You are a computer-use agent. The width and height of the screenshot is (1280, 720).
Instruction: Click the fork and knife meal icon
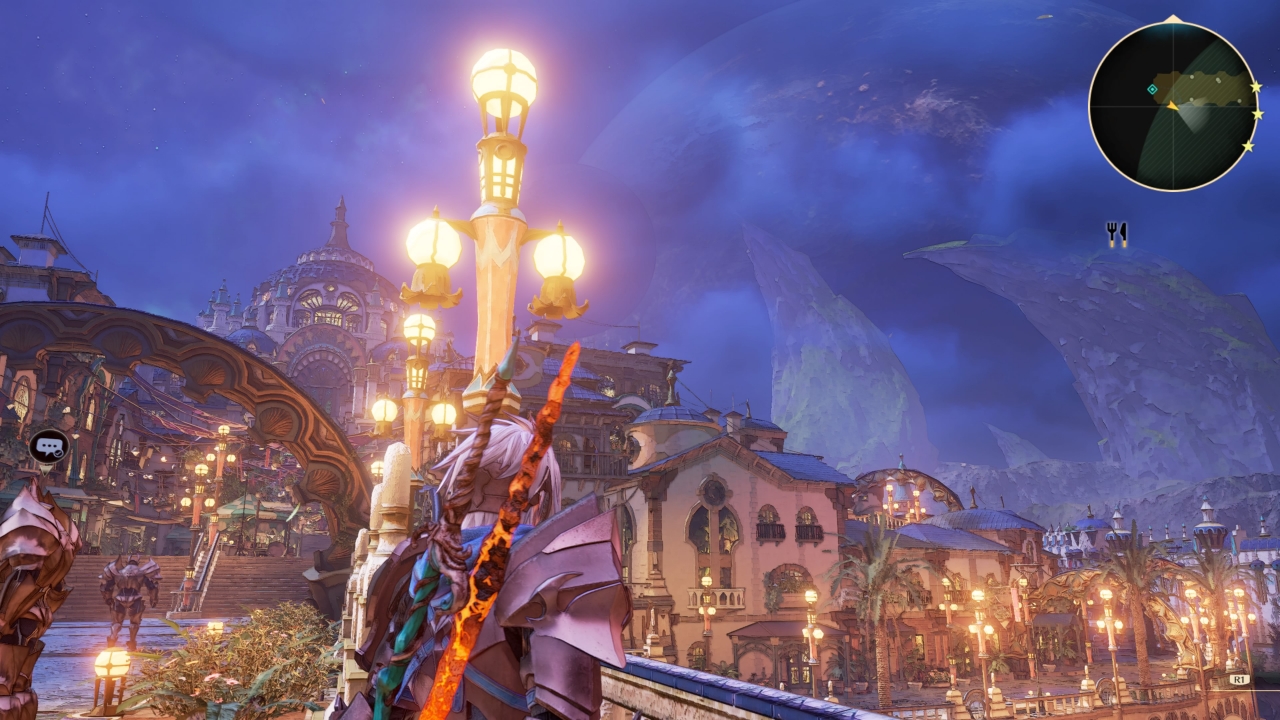(1116, 234)
